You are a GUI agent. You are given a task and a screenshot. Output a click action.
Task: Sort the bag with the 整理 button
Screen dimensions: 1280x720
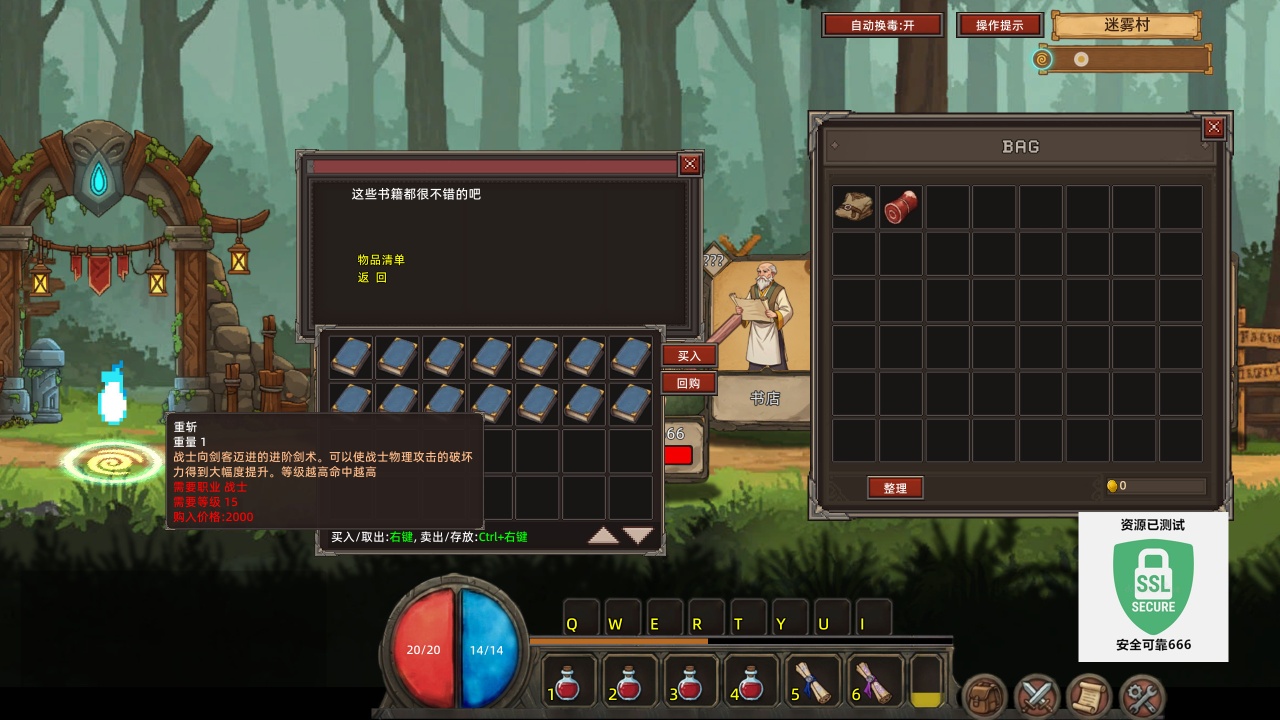pos(895,488)
